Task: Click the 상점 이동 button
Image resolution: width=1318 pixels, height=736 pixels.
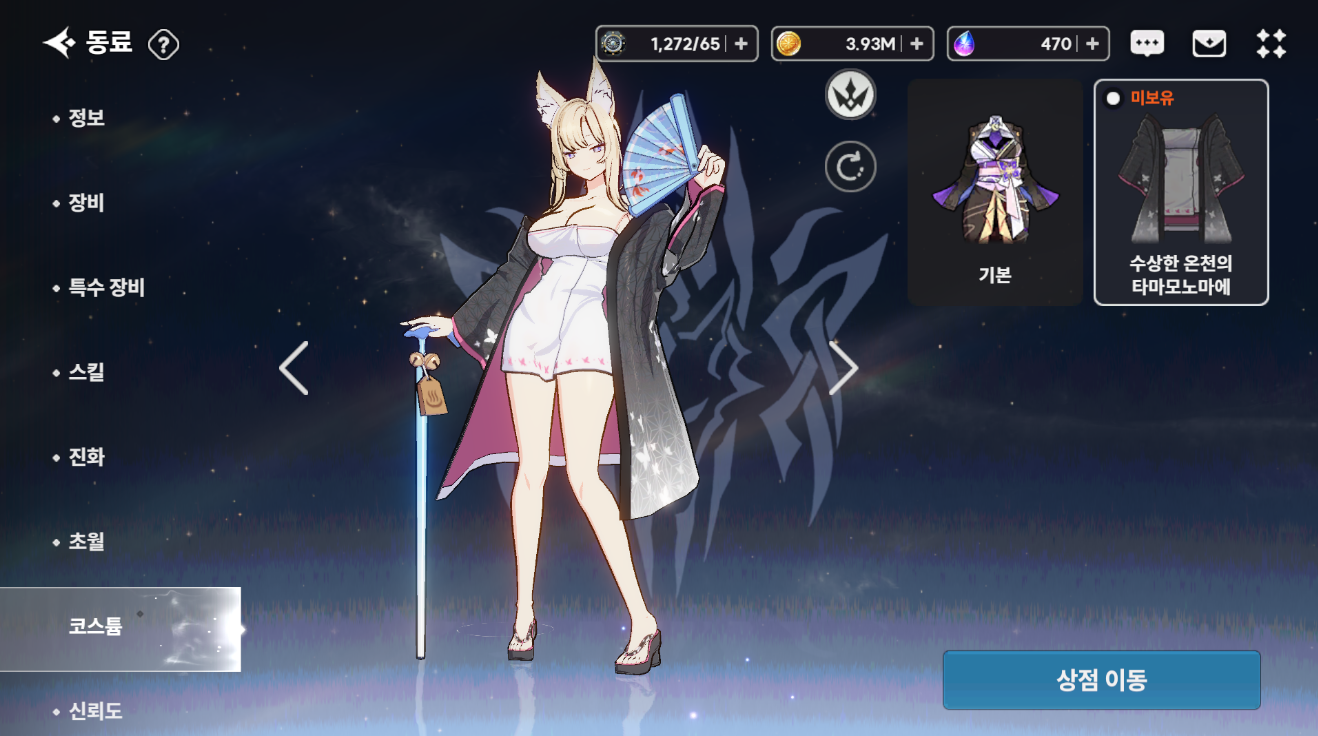Action: [1101, 680]
